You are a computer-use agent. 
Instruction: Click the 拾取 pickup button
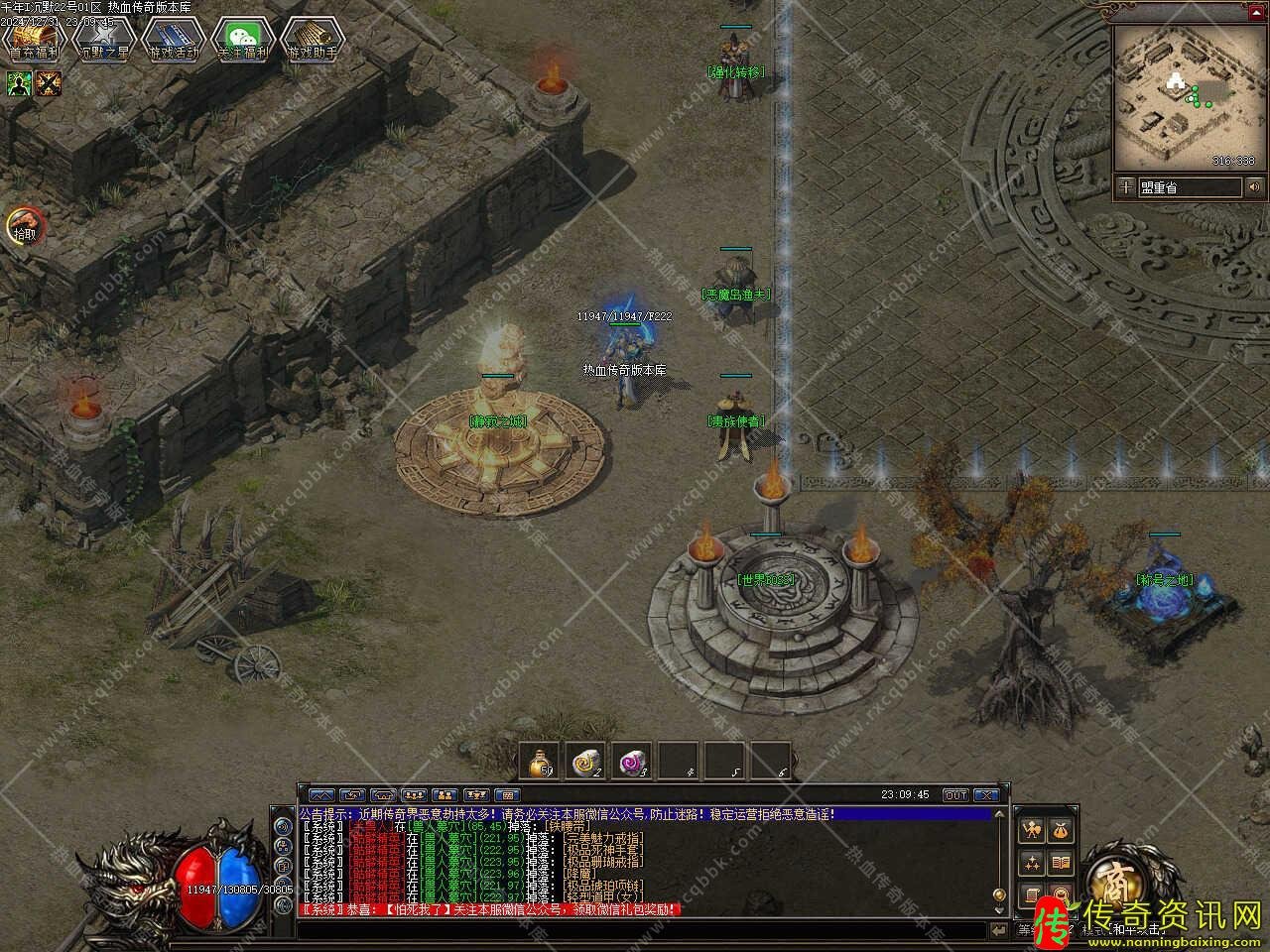click(23, 227)
